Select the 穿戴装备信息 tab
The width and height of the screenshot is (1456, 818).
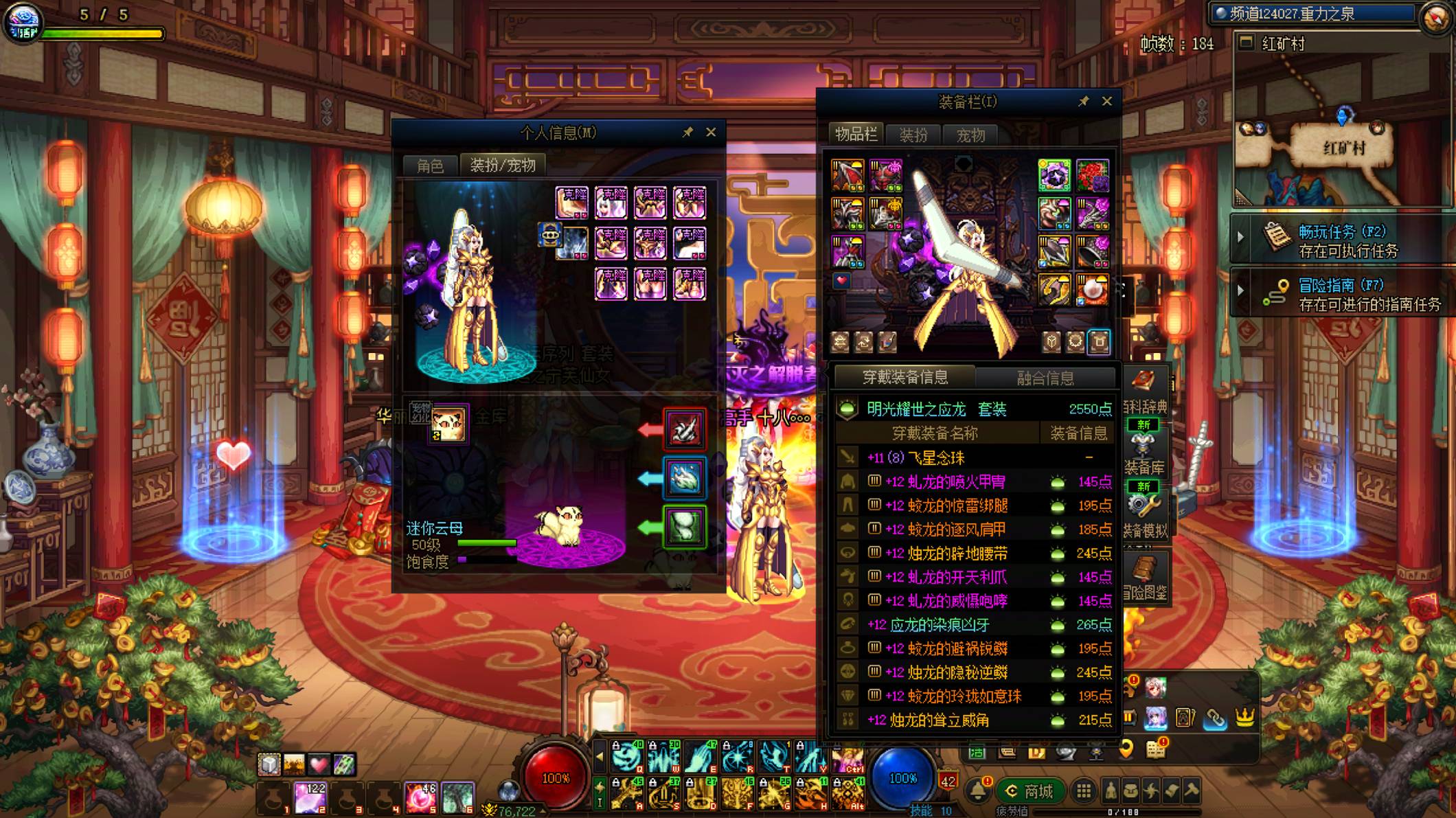905,377
